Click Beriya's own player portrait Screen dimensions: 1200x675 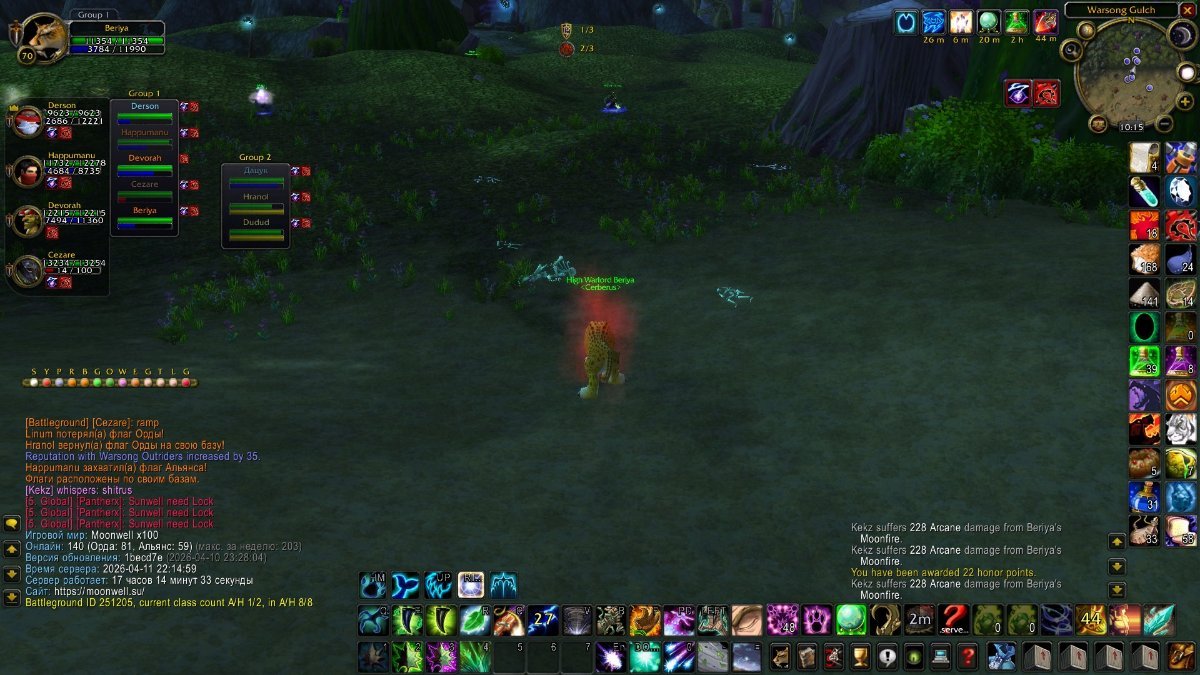[x=42, y=37]
